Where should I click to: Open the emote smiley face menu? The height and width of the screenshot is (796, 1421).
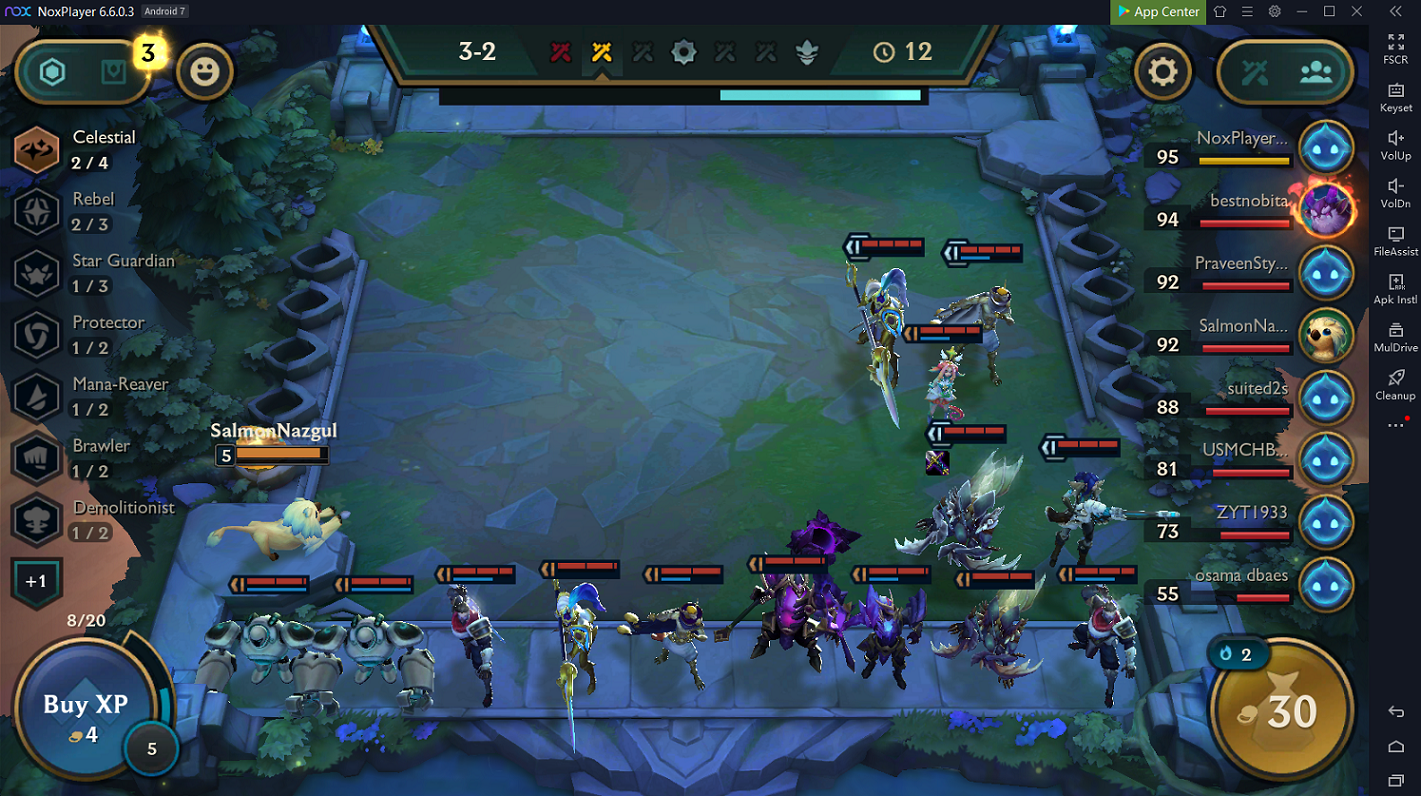pos(204,71)
